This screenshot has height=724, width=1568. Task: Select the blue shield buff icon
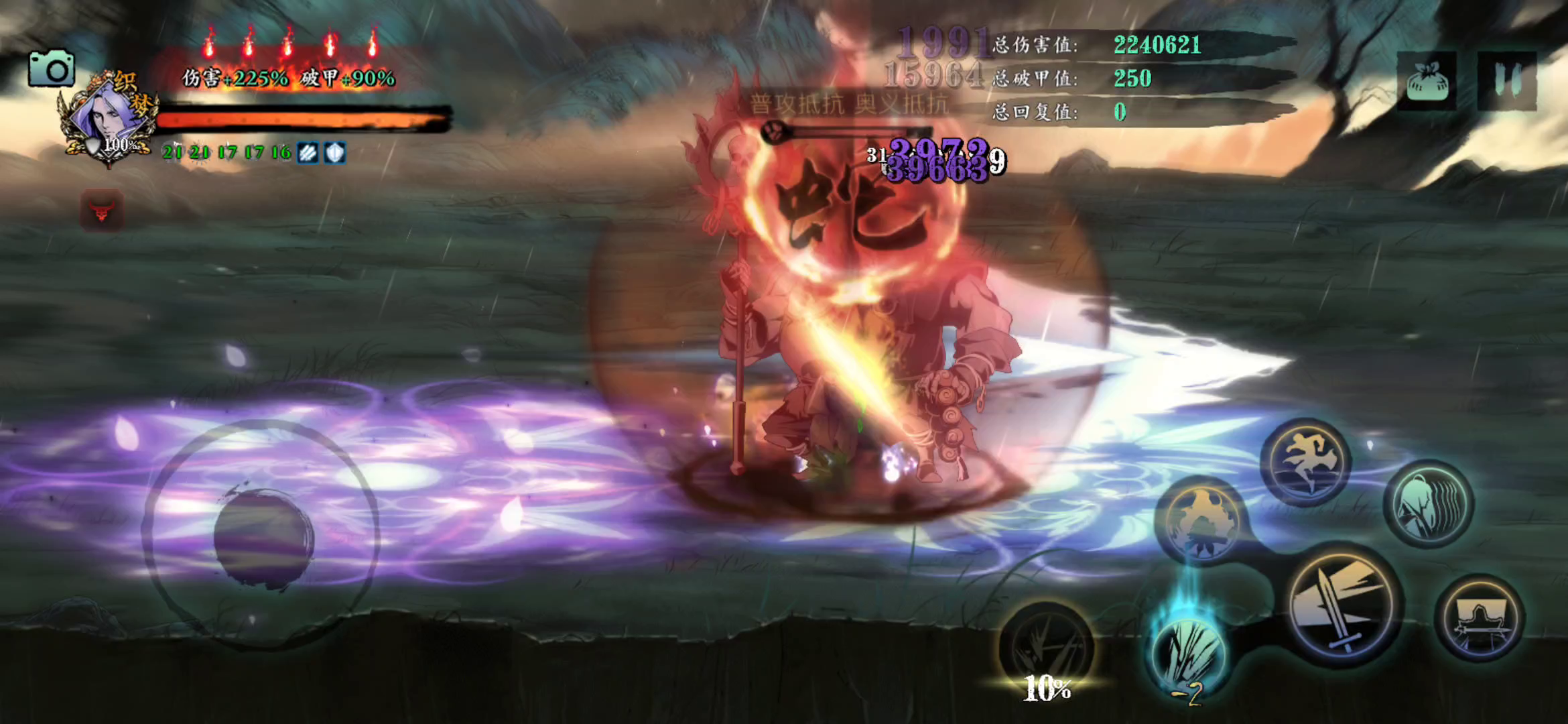pos(335,153)
